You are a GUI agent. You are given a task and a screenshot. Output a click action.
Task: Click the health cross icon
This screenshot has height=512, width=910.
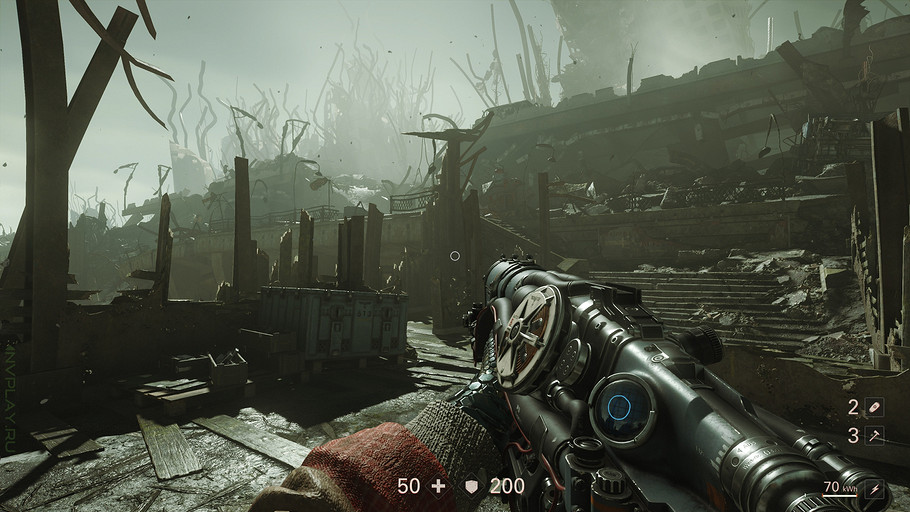click(x=437, y=486)
